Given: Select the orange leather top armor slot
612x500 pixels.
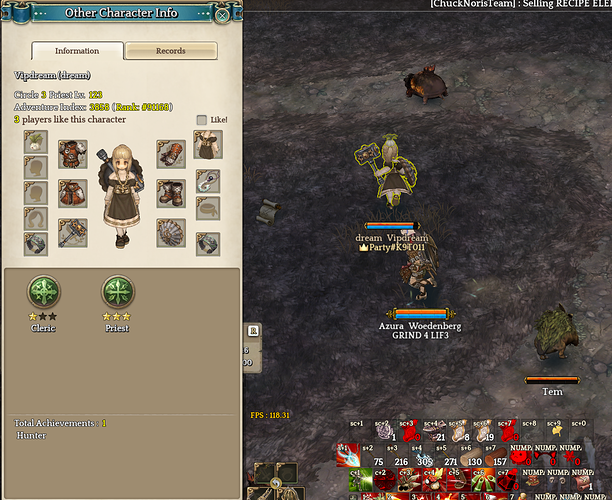Looking at the screenshot, I should click(72, 153).
